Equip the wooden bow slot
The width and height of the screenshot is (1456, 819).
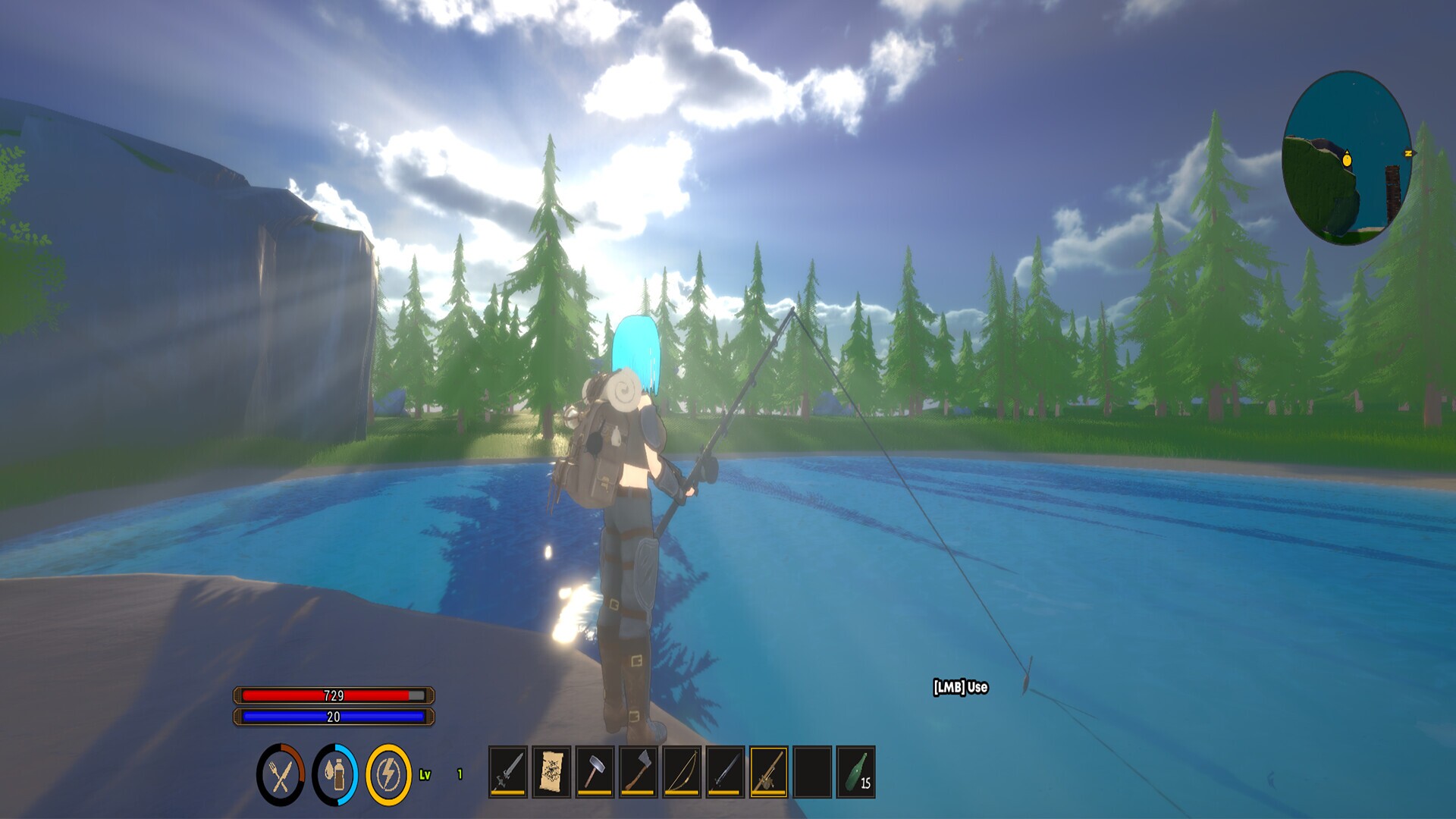[682, 772]
